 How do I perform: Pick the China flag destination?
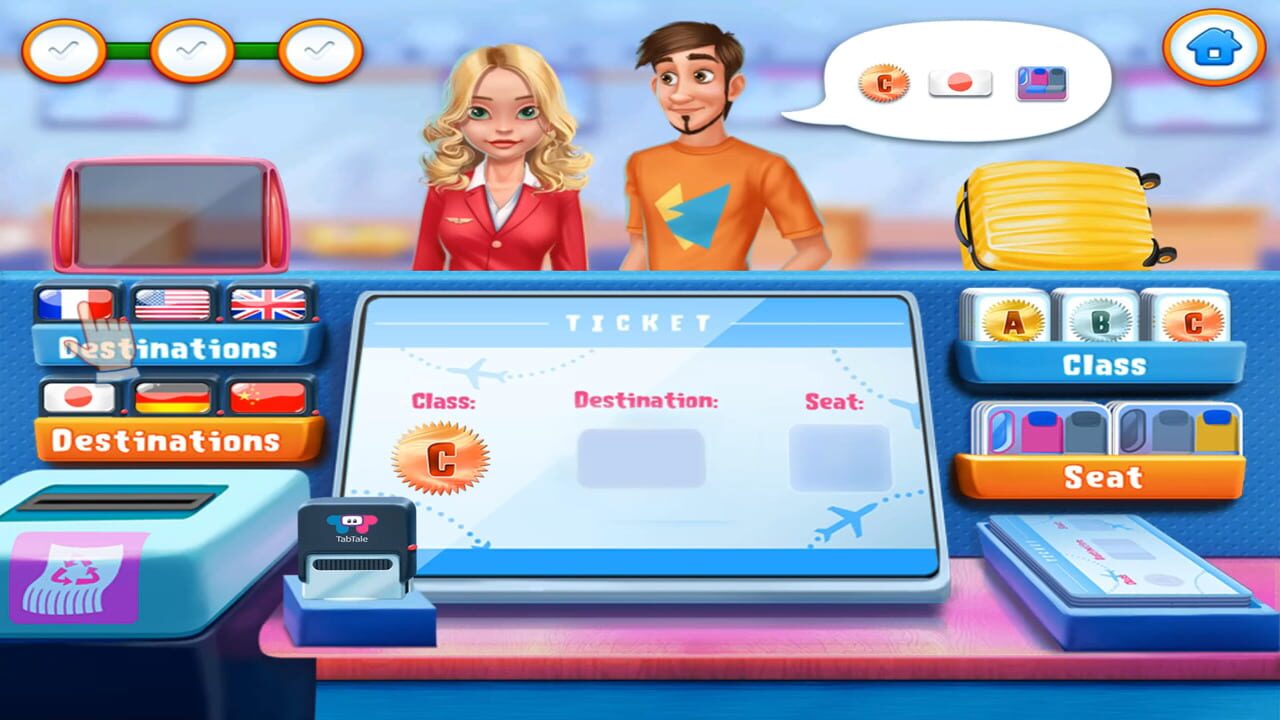(x=269, y=396)
